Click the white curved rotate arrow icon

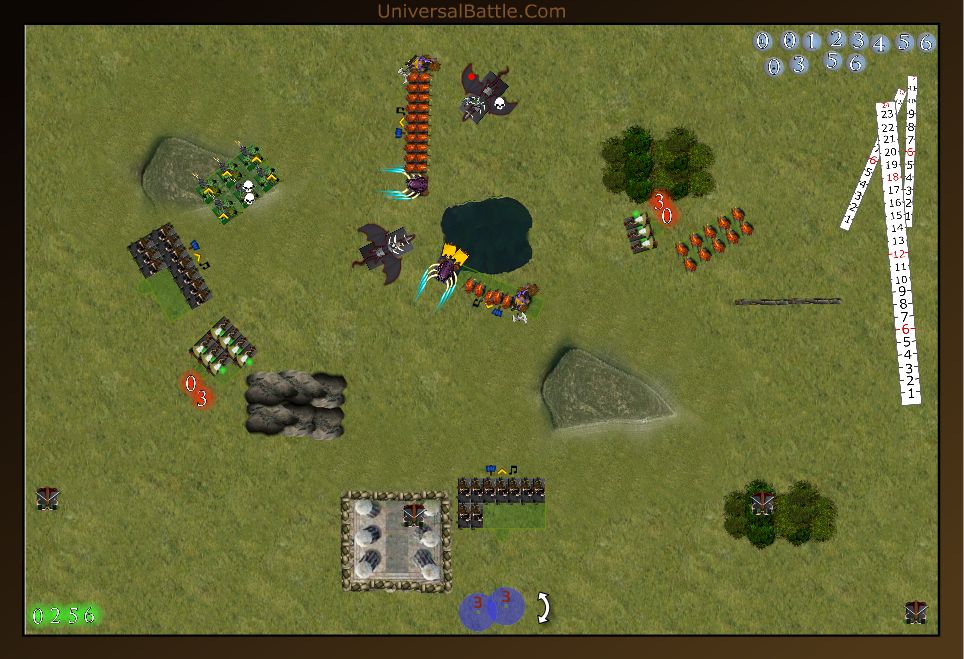[543, 607]
